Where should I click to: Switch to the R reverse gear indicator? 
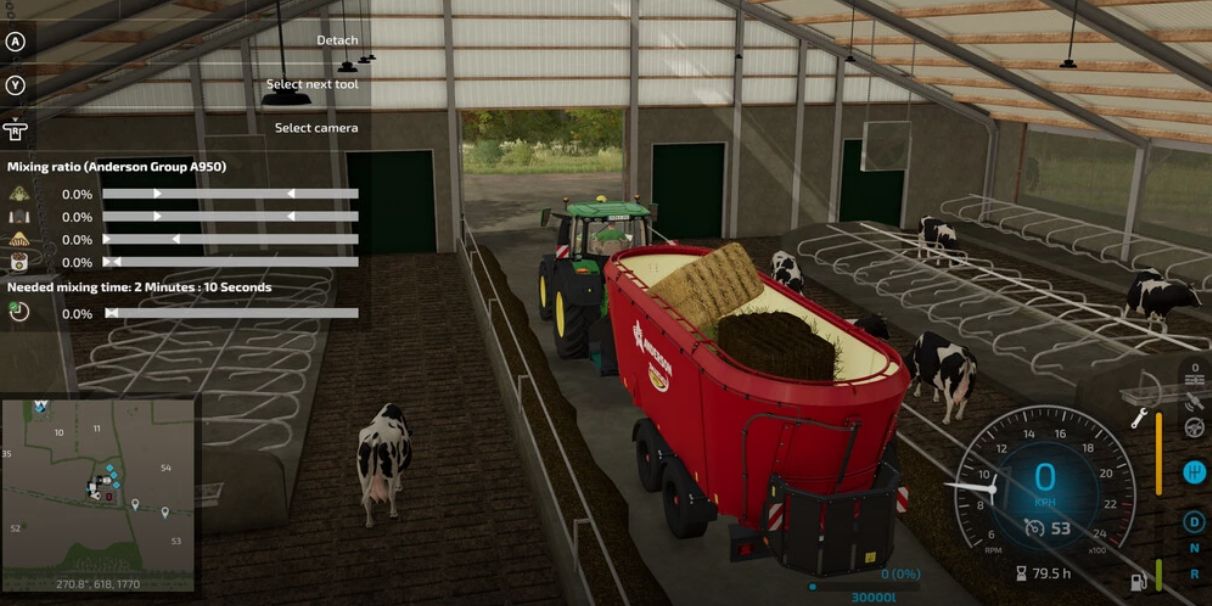(x=1194, y=574)
